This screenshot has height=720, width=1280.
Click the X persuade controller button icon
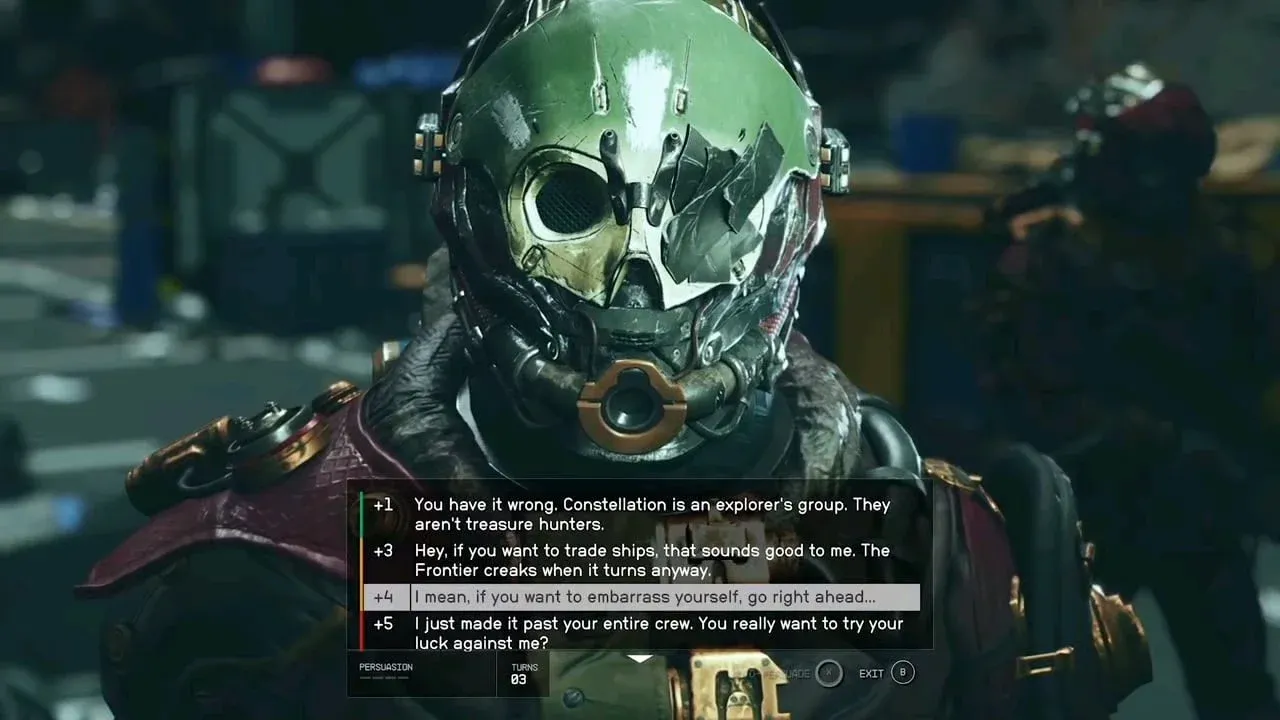coord(828,674)
